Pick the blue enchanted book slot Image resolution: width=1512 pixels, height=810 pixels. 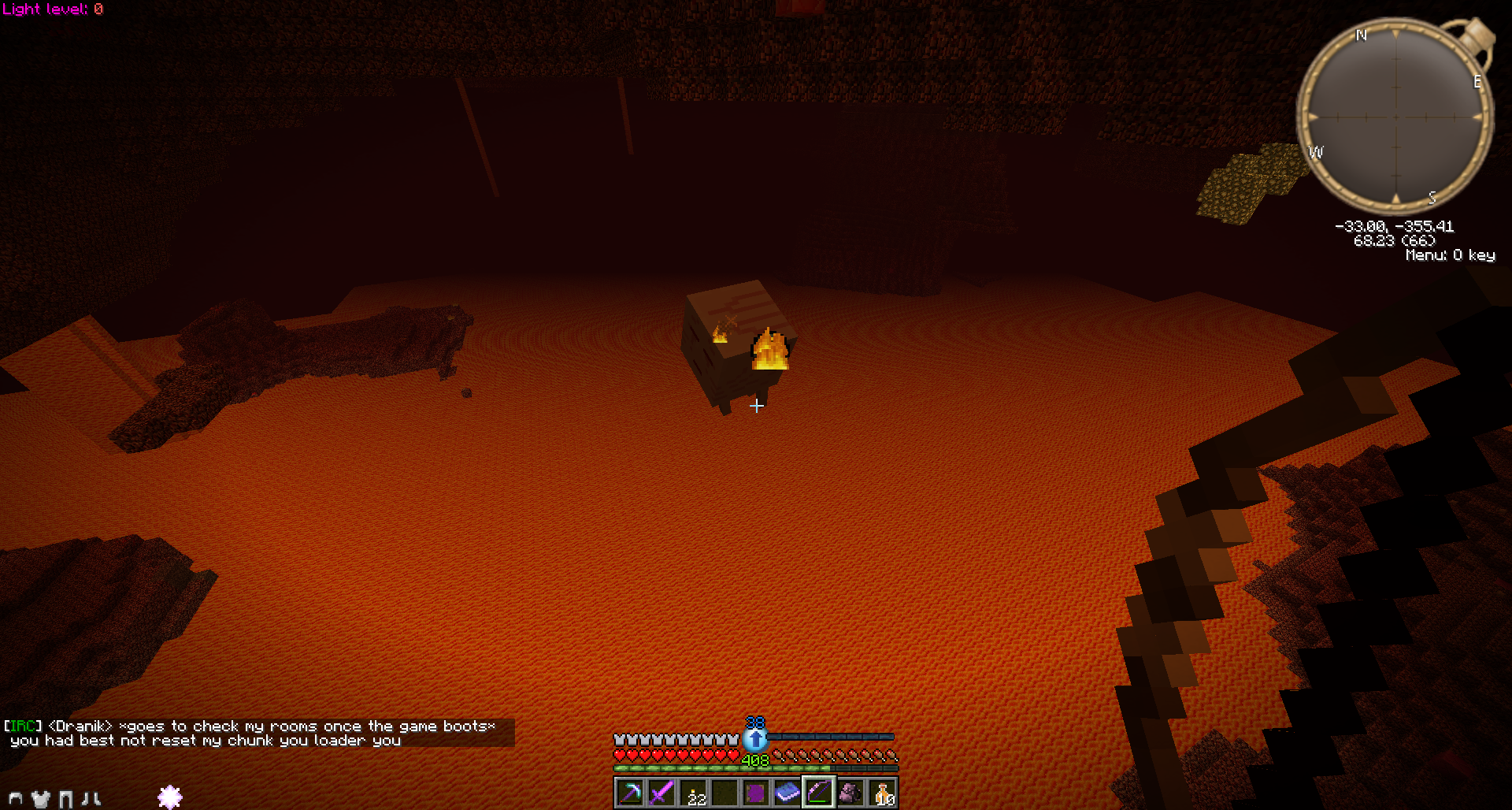(787, 793)
